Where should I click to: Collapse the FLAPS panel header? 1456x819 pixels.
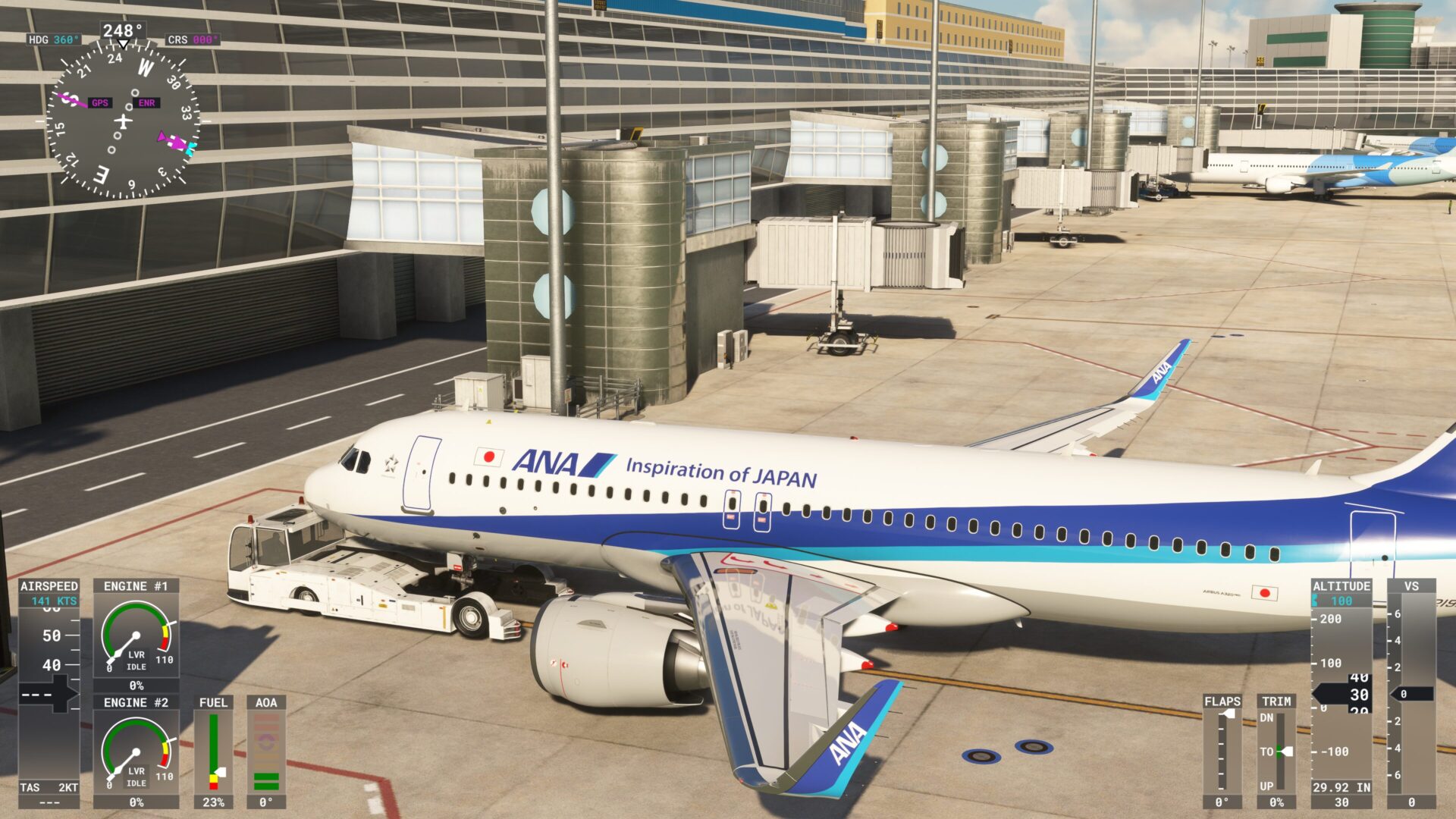pos(1222,701)
